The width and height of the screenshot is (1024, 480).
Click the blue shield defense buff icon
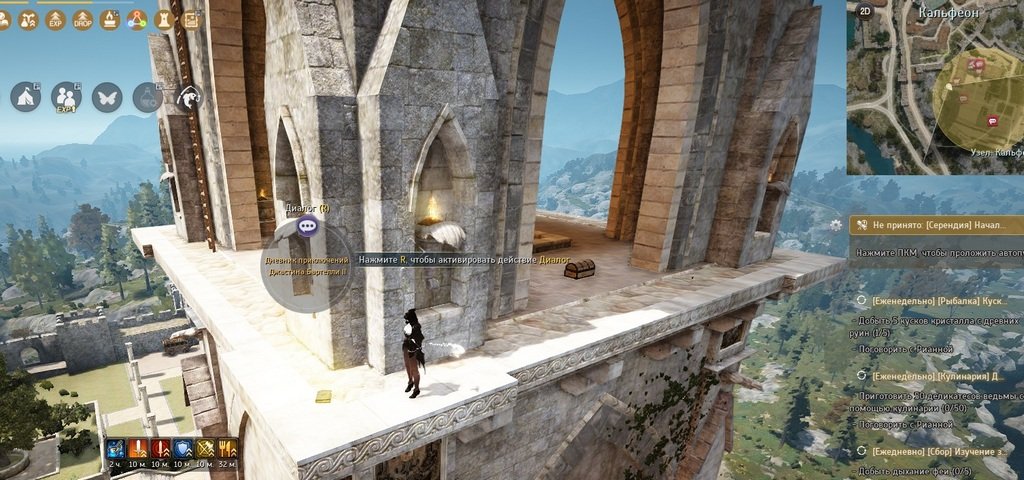183,449
